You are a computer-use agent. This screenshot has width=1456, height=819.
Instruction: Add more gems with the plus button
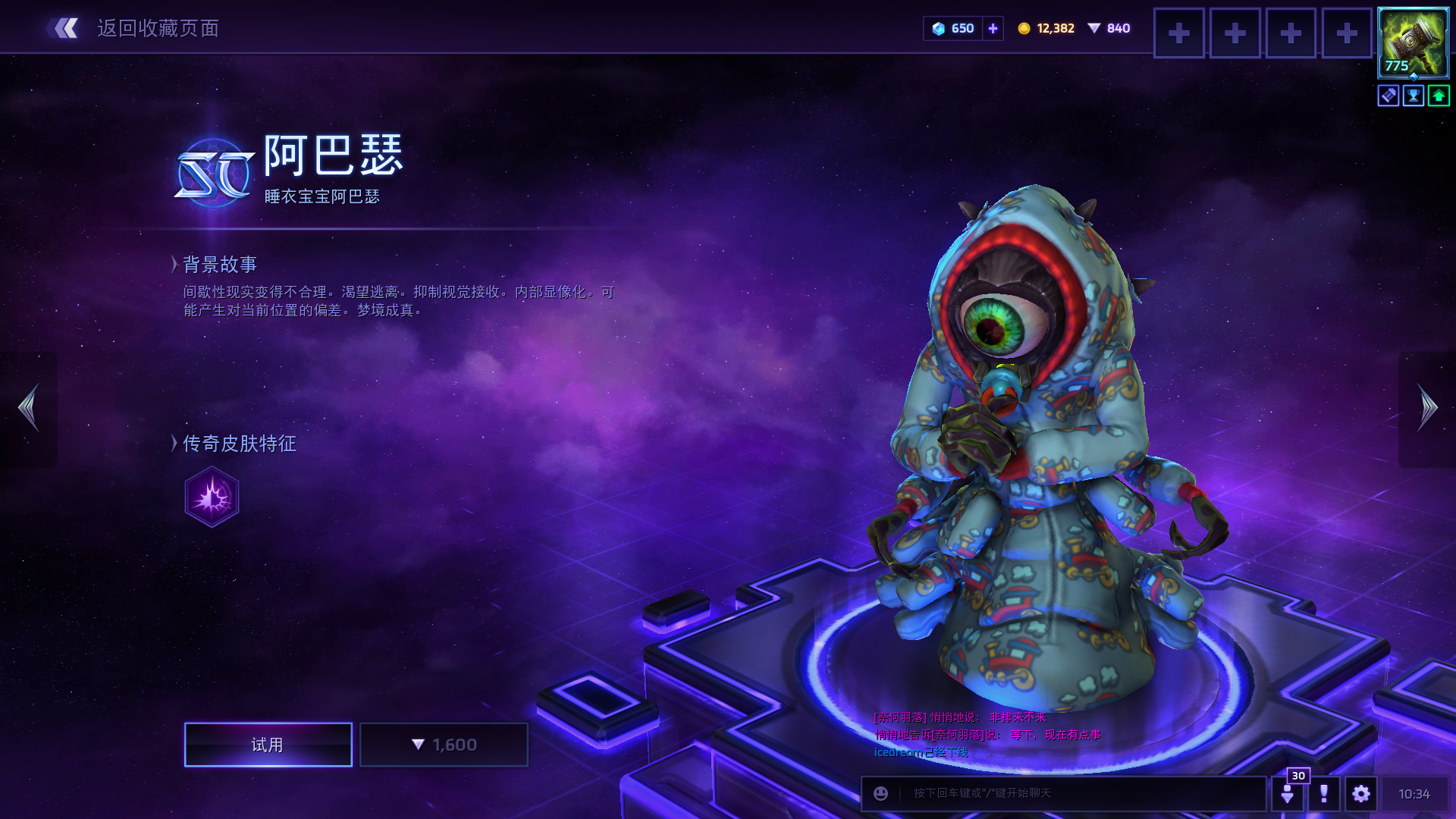click(x=993, y=29)
